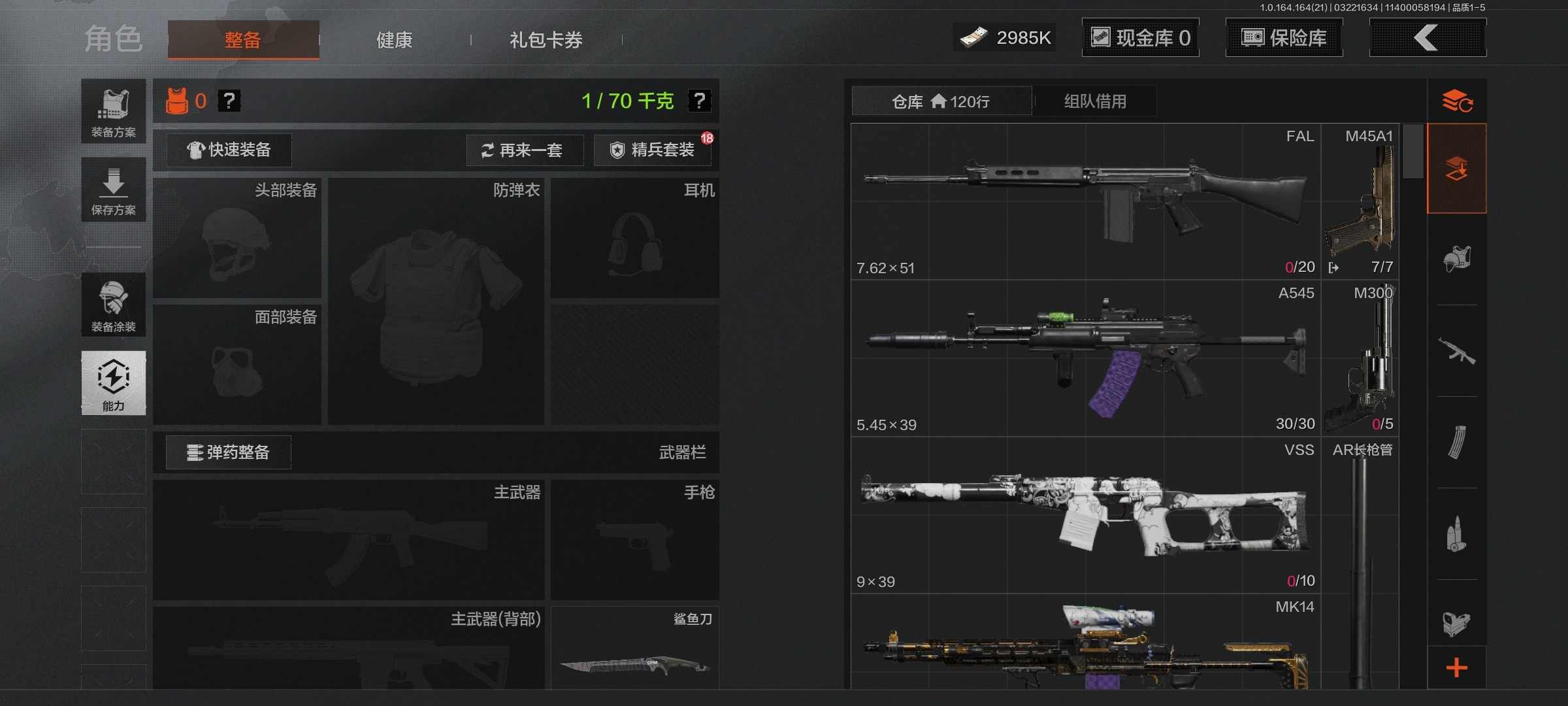The width and height of the screenshot is (1568, 706).
Task: Open 装备方案 loadout presets
Action: pyautogui.click(x=114, y=112)
